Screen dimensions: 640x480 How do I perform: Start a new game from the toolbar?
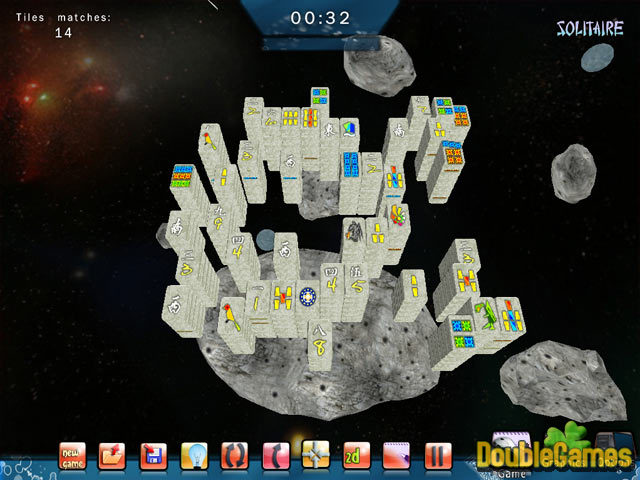73,455
